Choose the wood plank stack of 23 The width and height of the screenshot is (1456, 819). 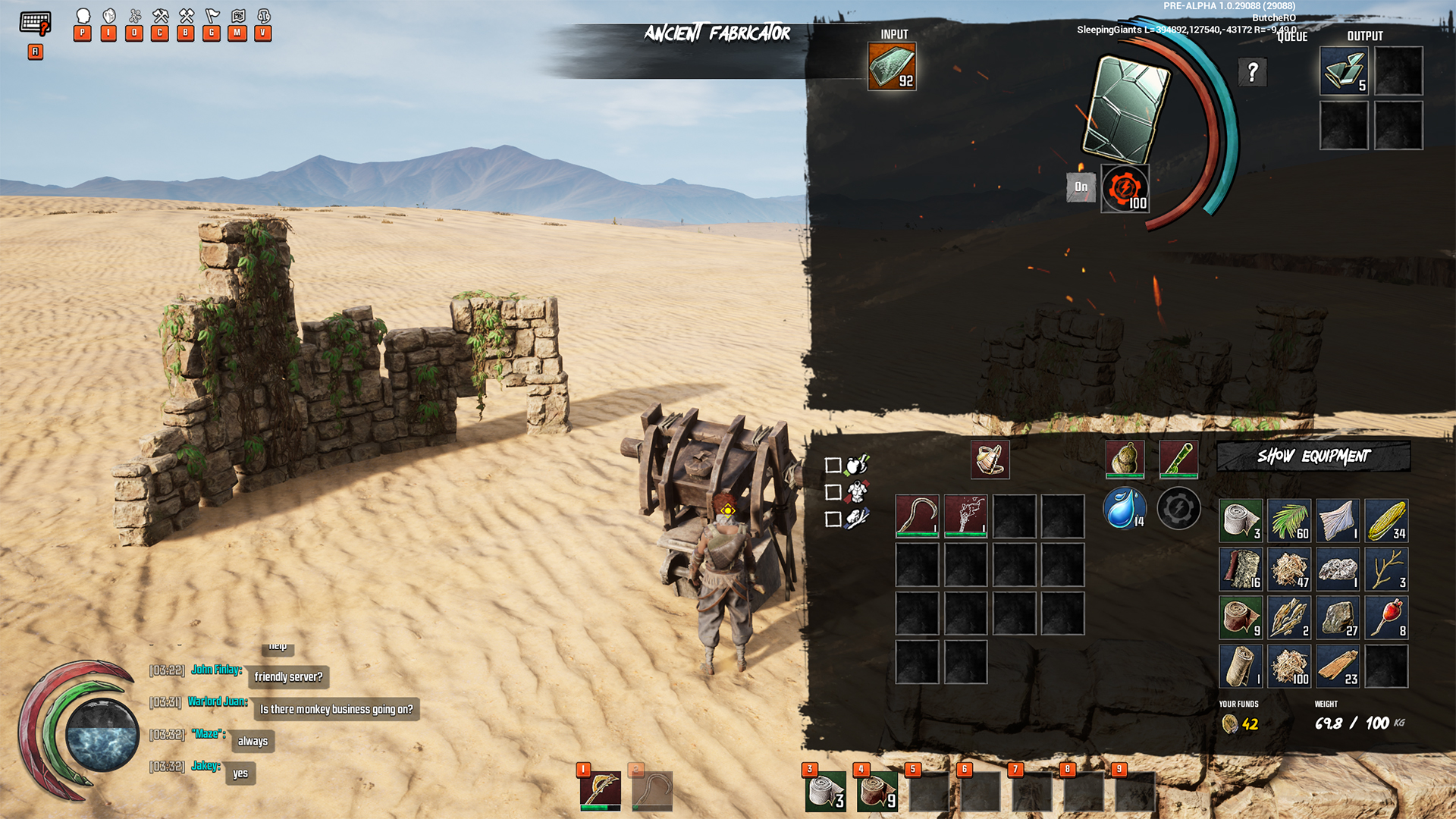click(1338, 666)
